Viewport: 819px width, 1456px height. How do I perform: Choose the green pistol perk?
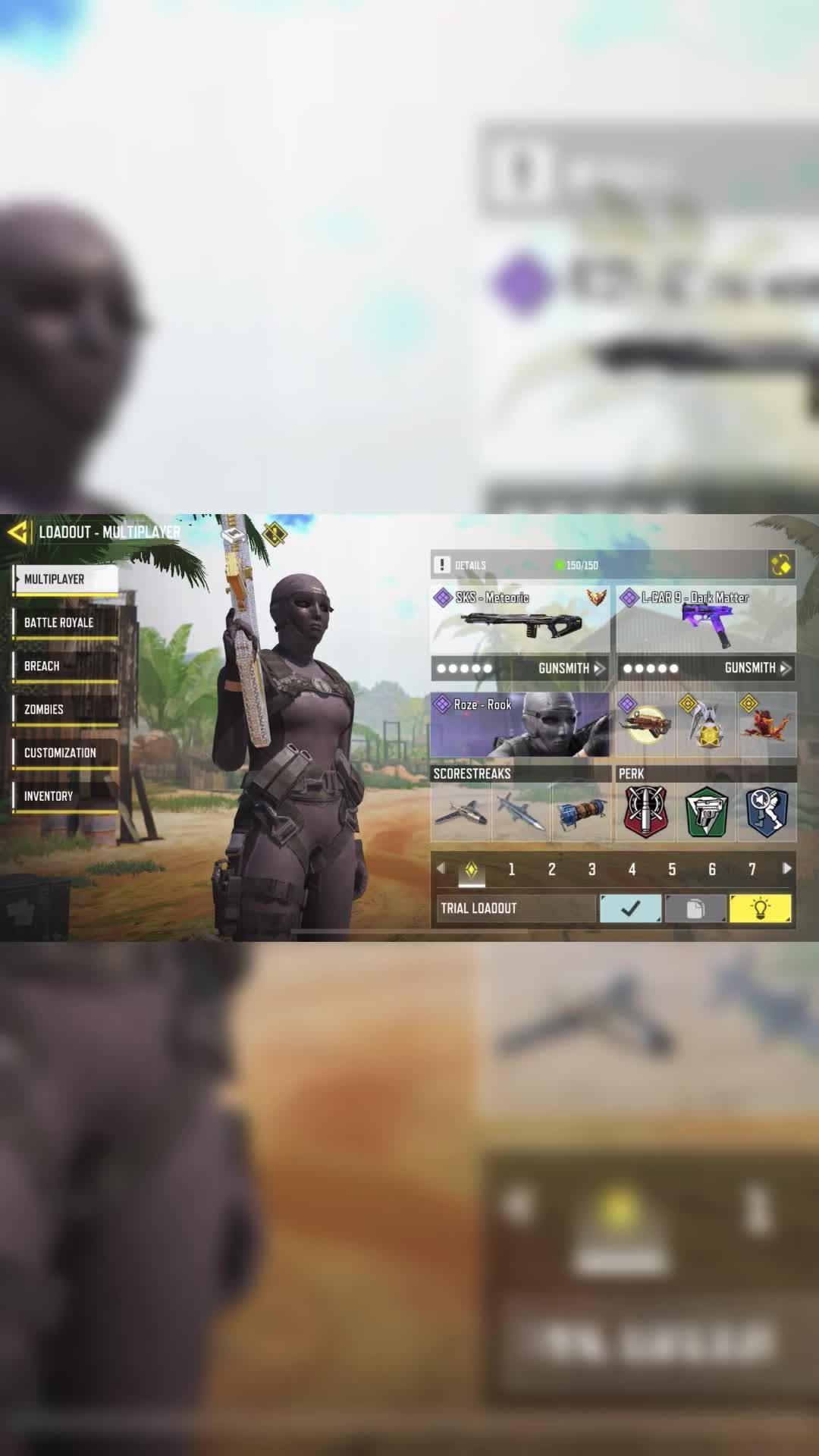[x=706, y=812]
